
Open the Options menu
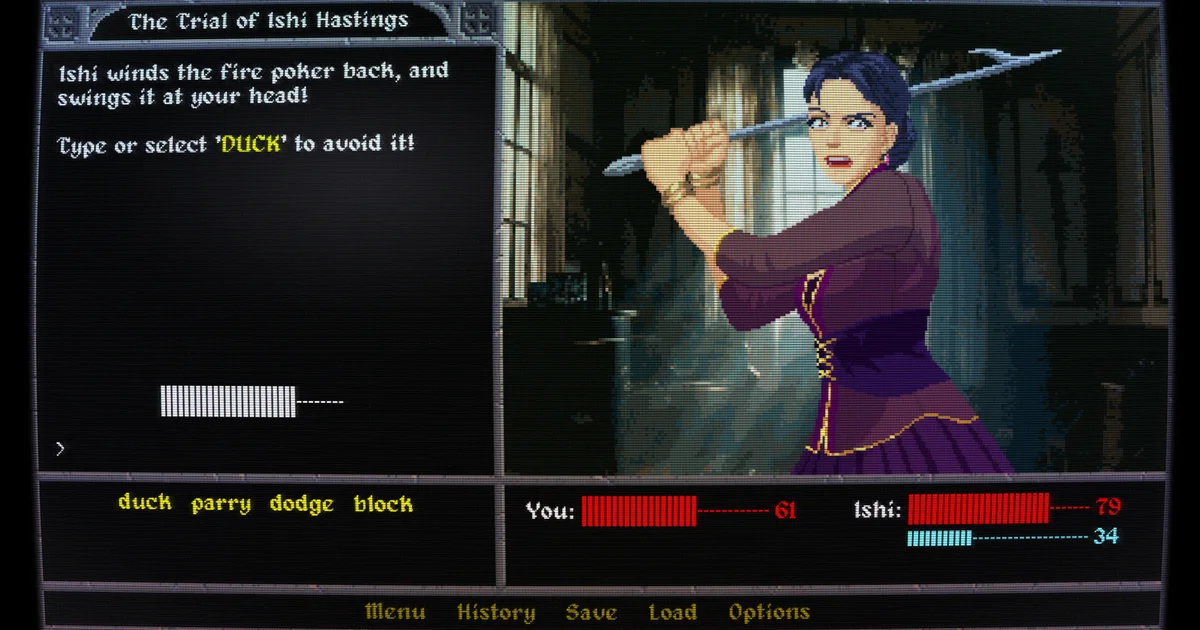[x=769, y=612]
